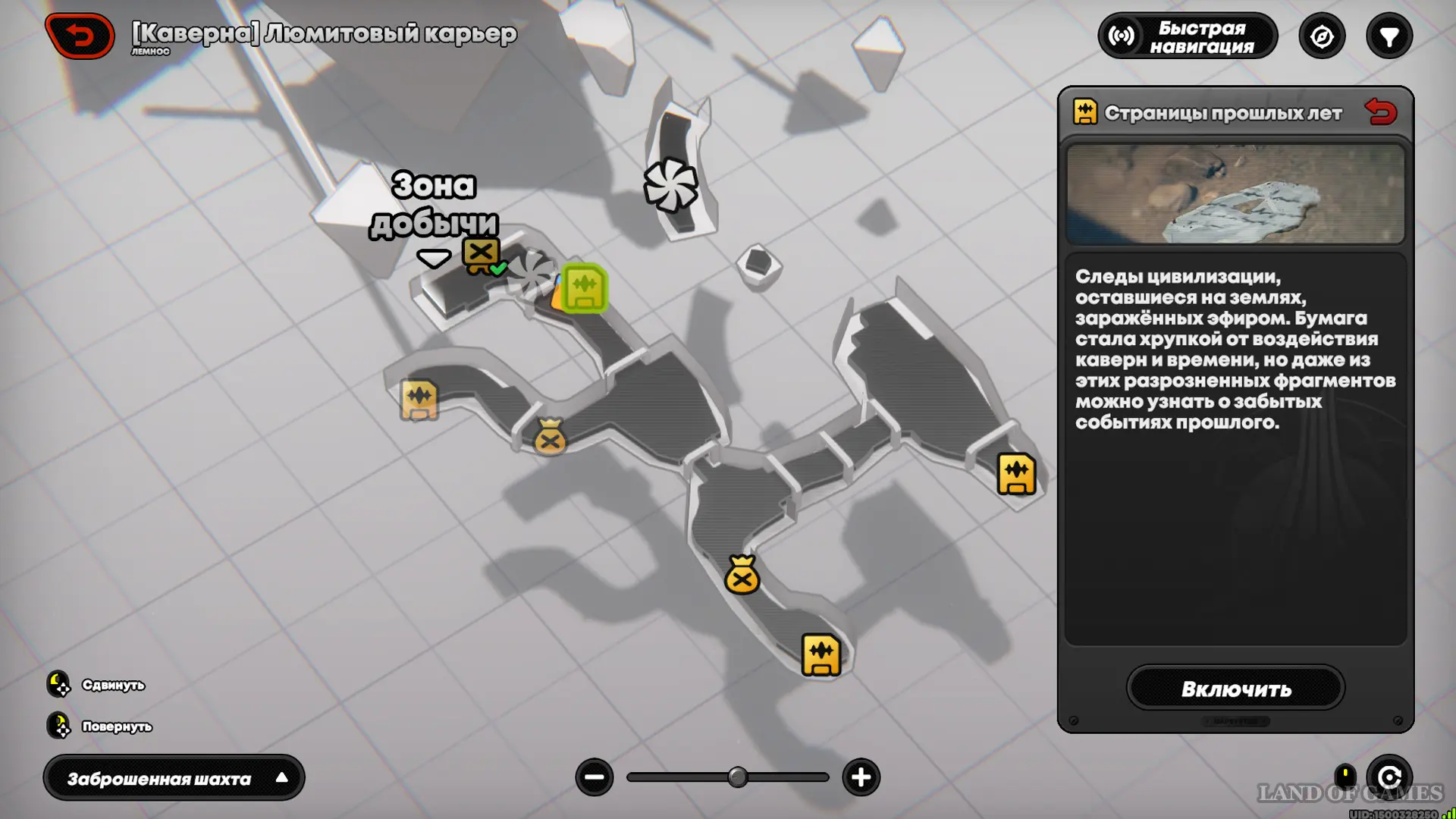This screenshot has width=1456, height=819.
Task: Click the map zoom slider handle
Action: coord(737,777)
